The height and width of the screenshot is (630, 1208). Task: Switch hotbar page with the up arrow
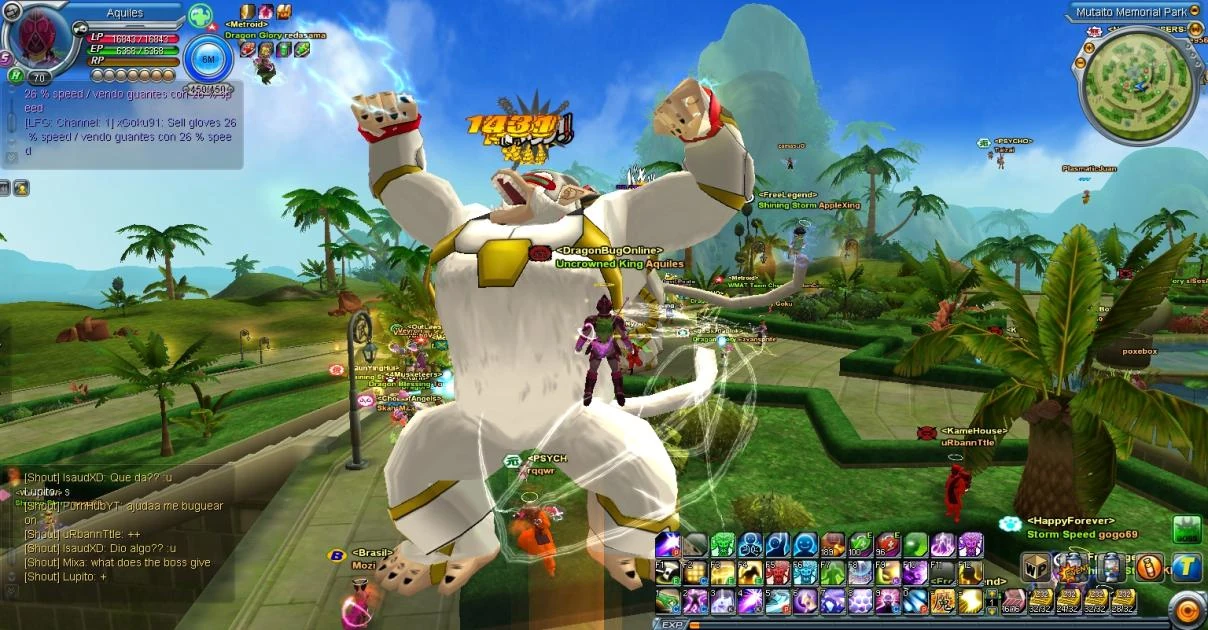click(x=992, y=592)
